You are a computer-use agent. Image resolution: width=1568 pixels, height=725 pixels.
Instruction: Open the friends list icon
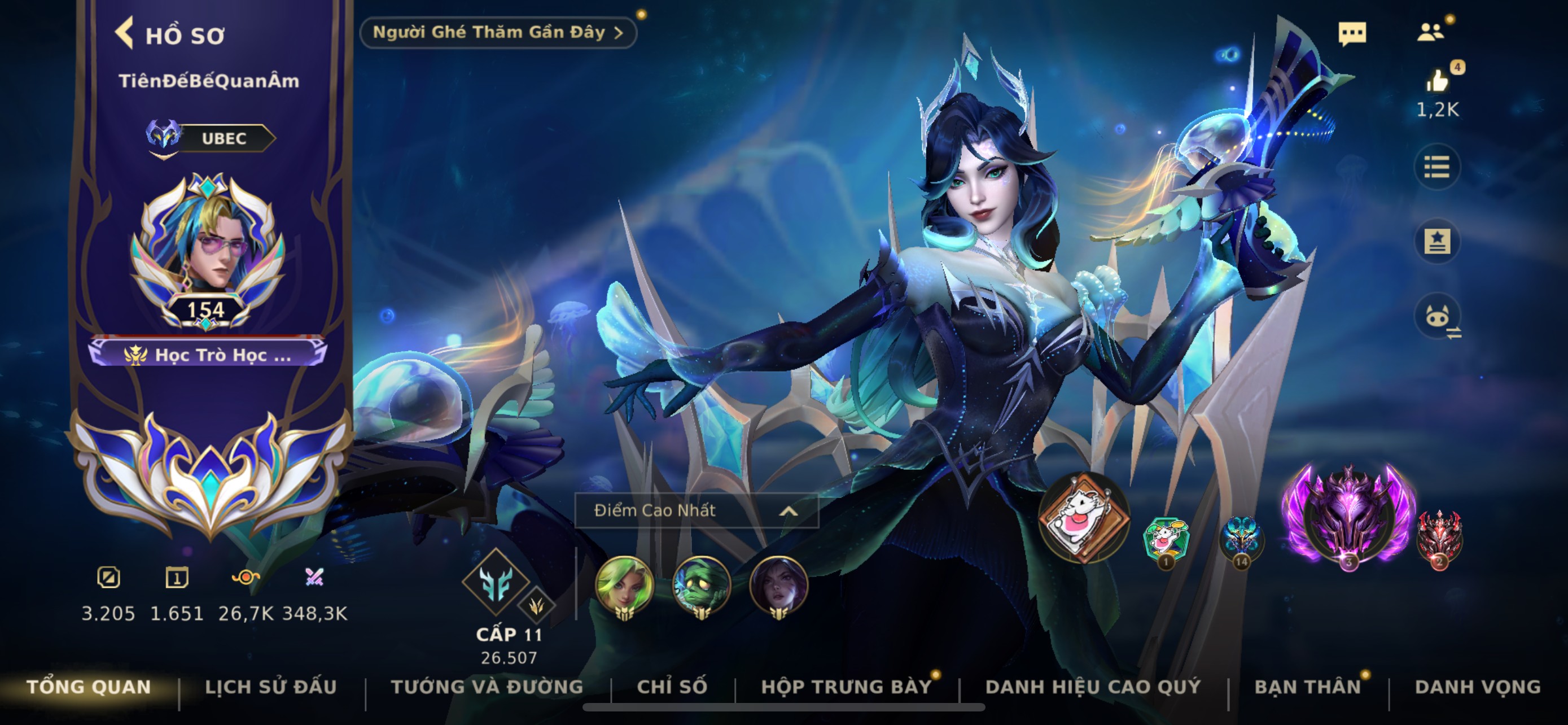[x=1430, y=32]
